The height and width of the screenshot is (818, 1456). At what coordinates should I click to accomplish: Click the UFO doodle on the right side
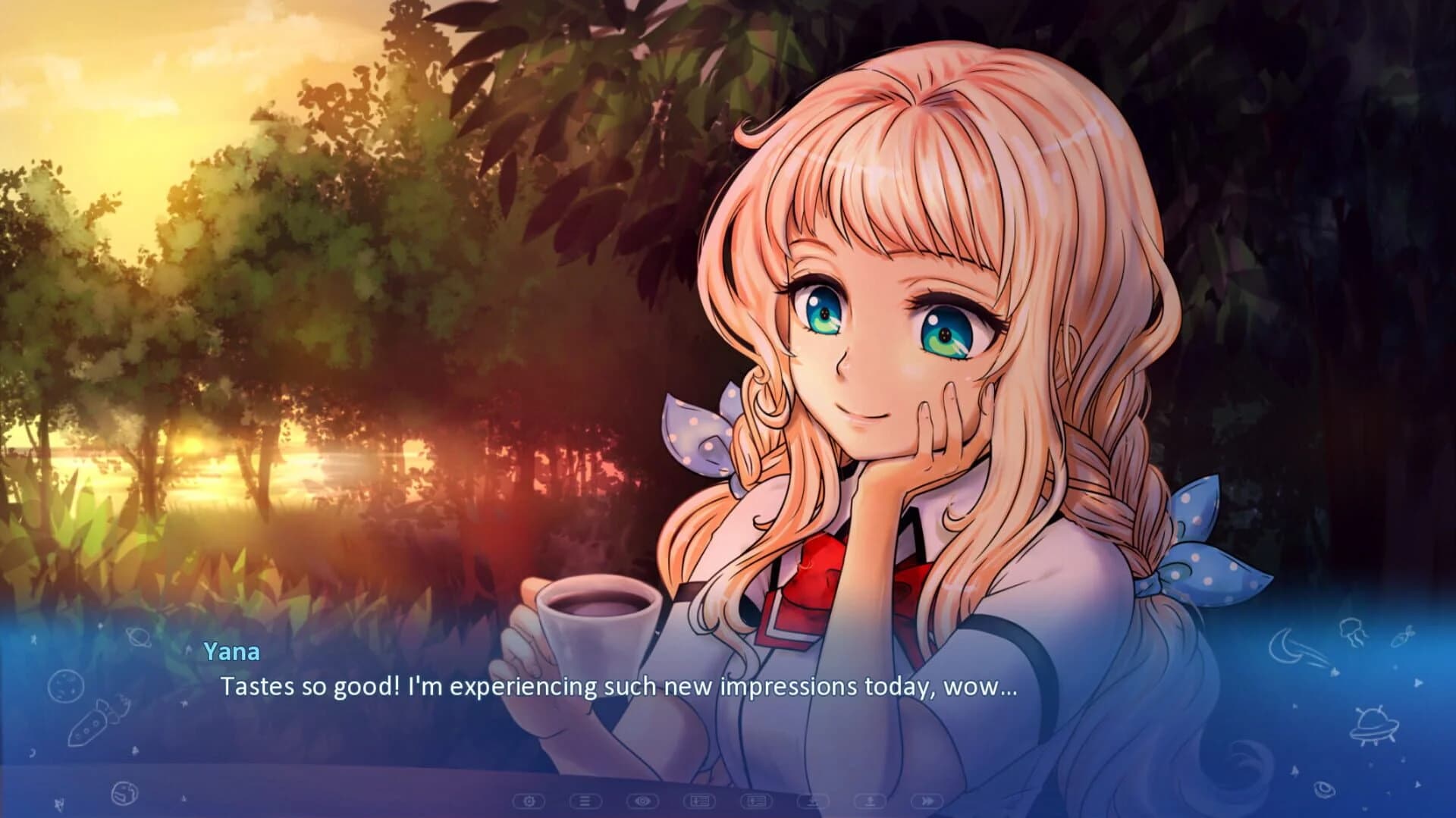point(1375,727)
